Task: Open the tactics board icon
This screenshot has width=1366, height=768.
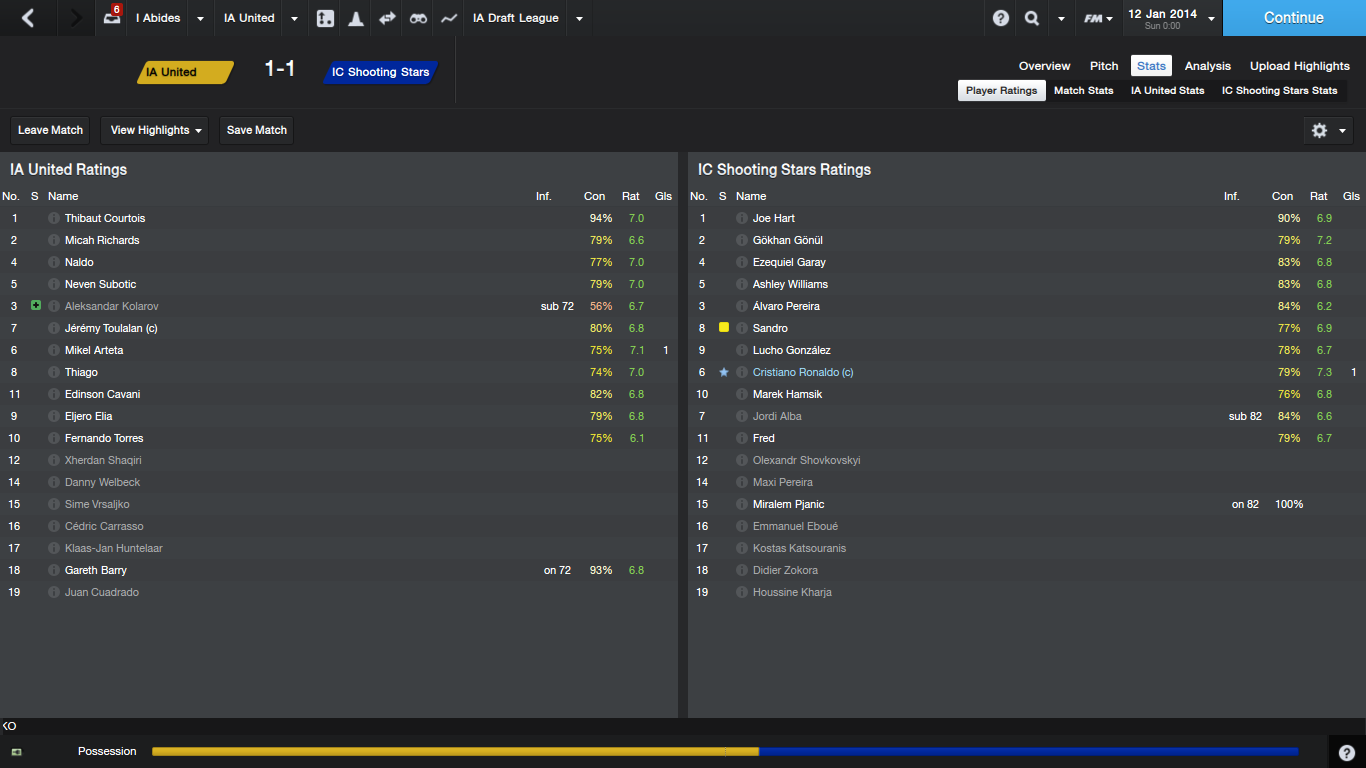Action: click(324, 18)
